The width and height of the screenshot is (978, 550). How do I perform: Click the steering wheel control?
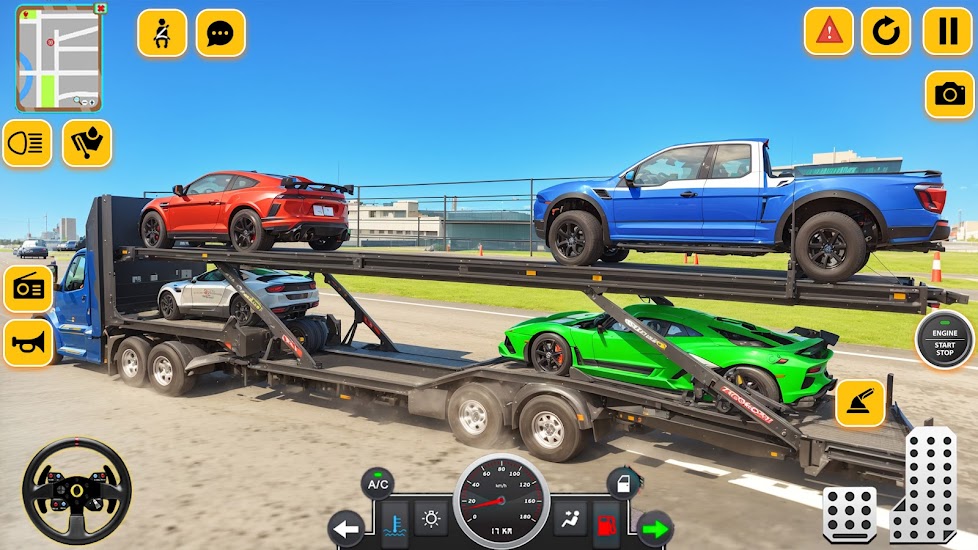tap(77, 490)
